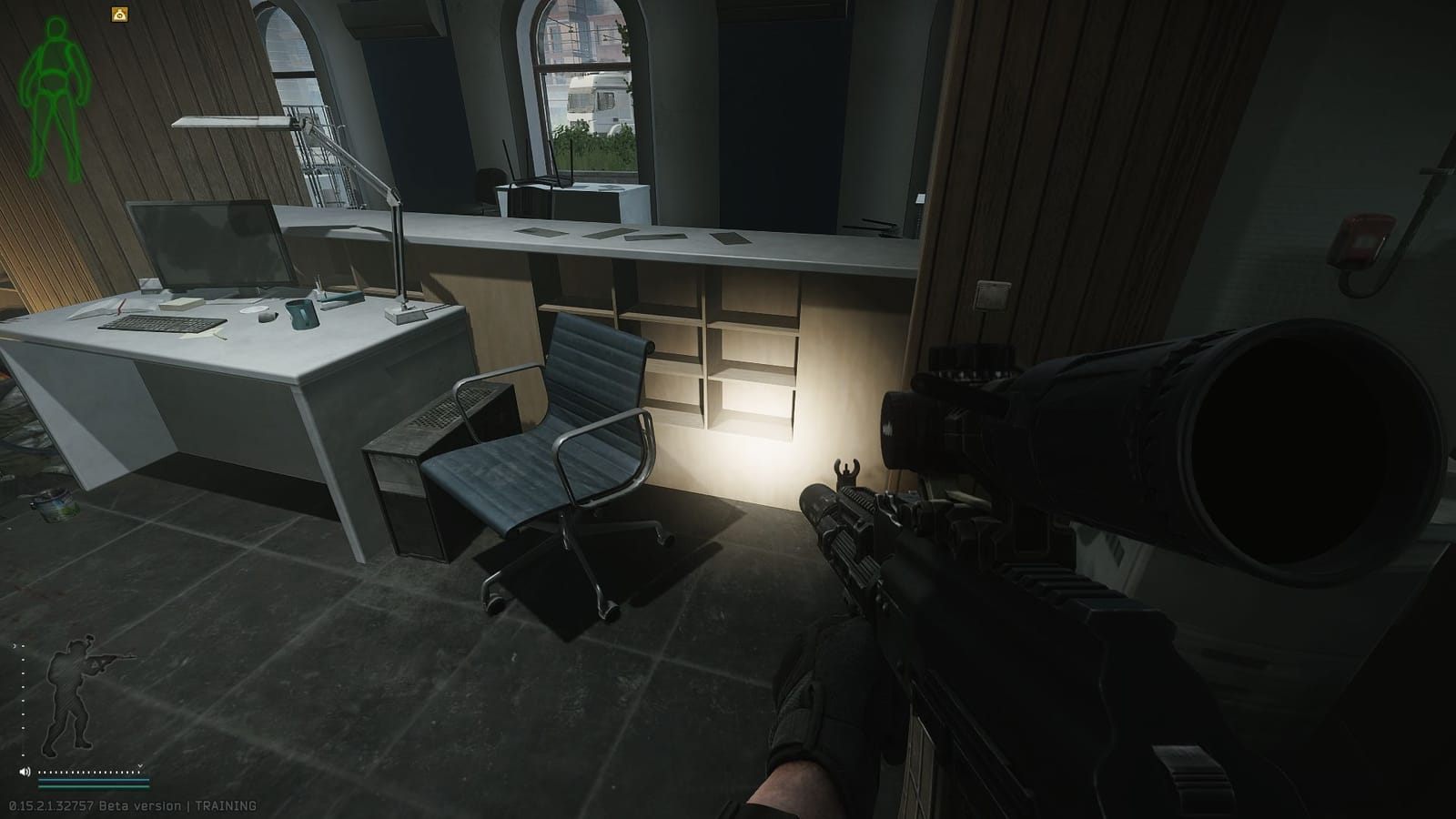
Task: Click the speaker icon beside the volume meter
Action: coord(25,771)
